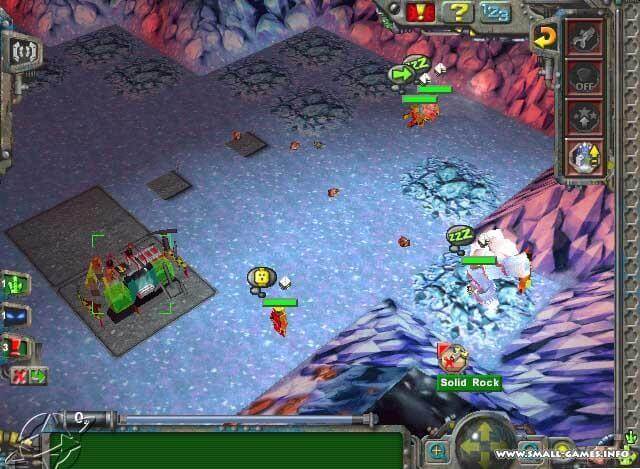The image size is (640, 469).
Task: Select the red alert message indicator
Action: click(x=18, y=350)
